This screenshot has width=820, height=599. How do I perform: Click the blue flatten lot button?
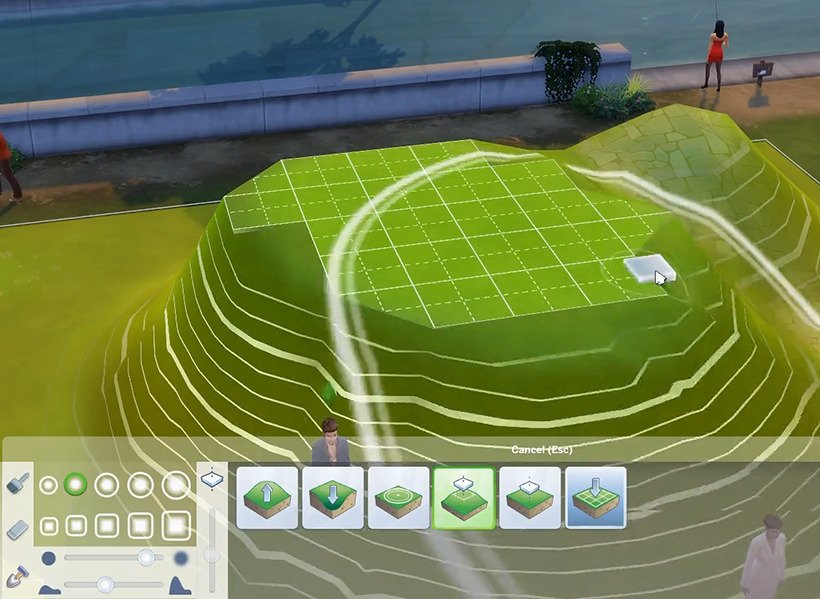pyautogui.click(x=596, y=497)
